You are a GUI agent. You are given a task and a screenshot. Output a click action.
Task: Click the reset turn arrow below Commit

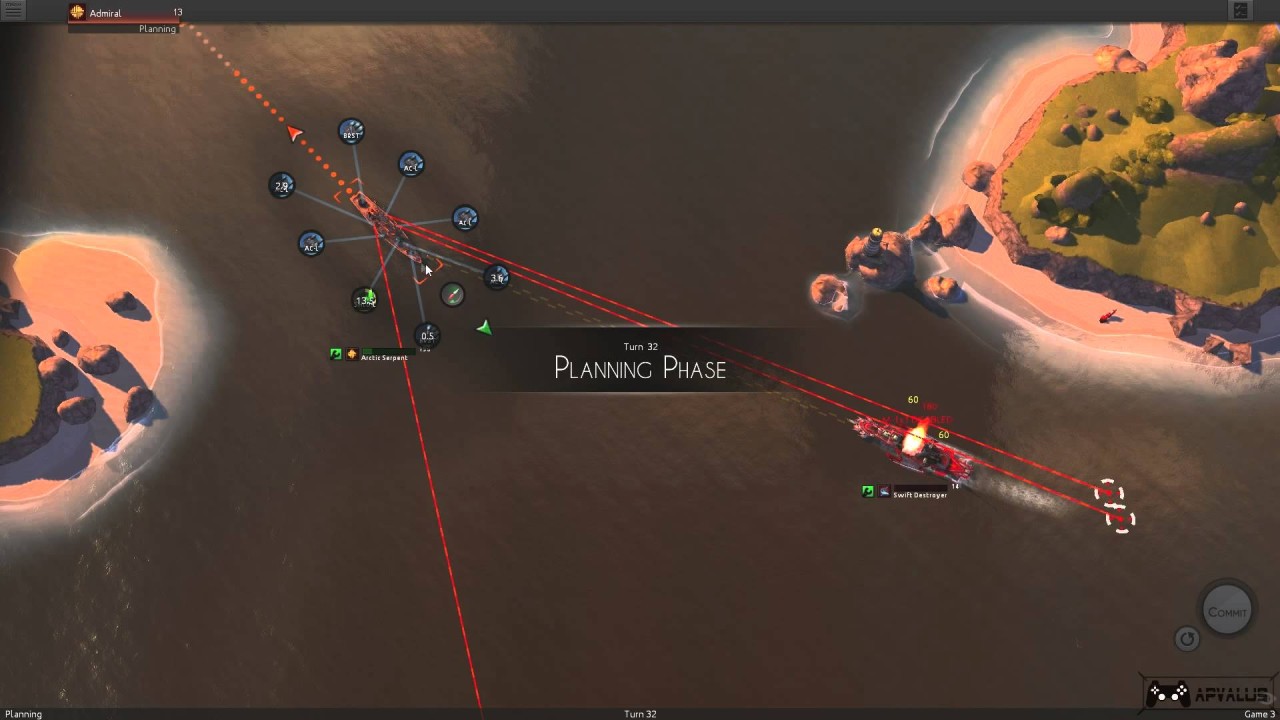click(x=1186, y=639)
